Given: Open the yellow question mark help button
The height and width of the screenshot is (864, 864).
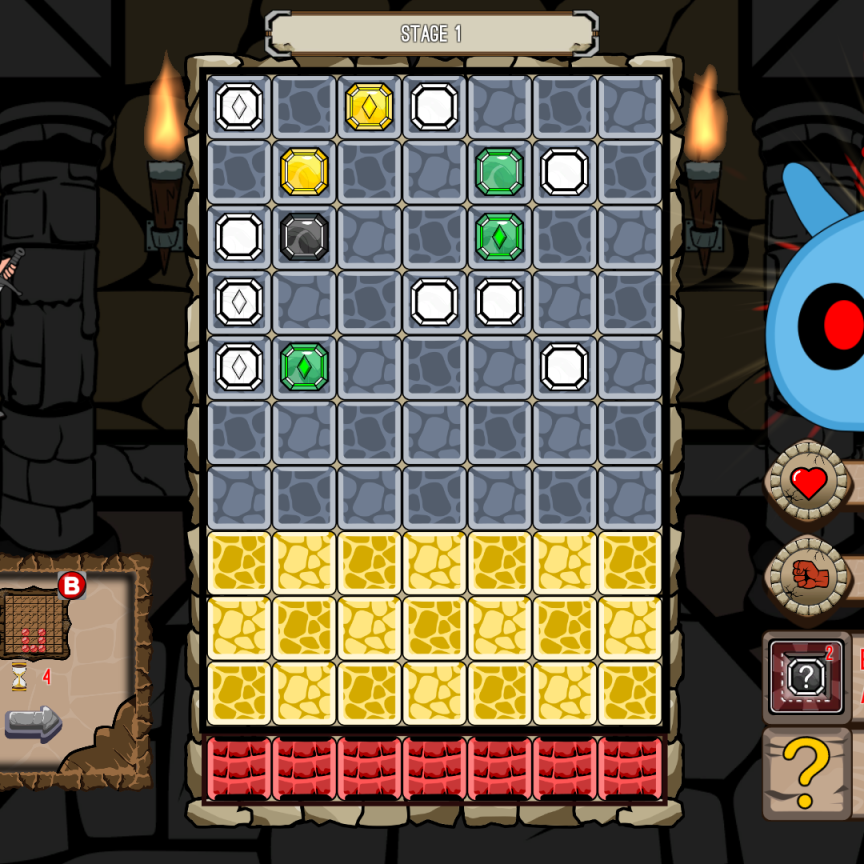Looking at the screenshot, I should tap(806, 772).
